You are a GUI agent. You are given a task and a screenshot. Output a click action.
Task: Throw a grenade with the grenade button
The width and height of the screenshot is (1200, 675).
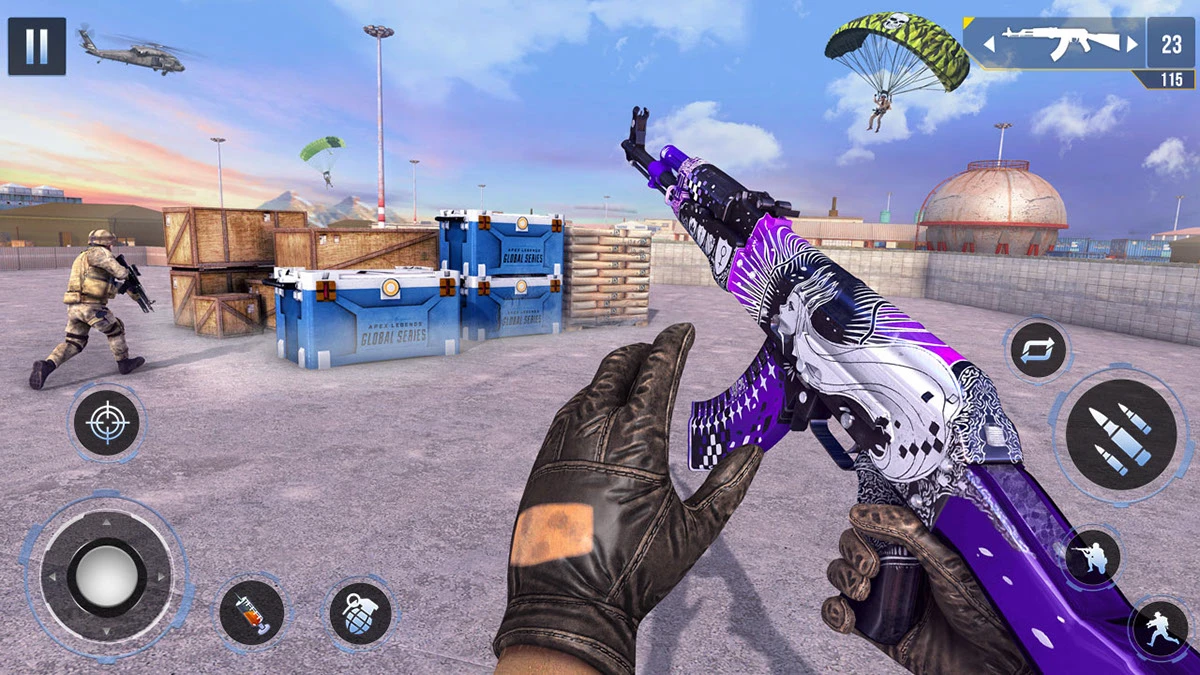click(360, 612)
